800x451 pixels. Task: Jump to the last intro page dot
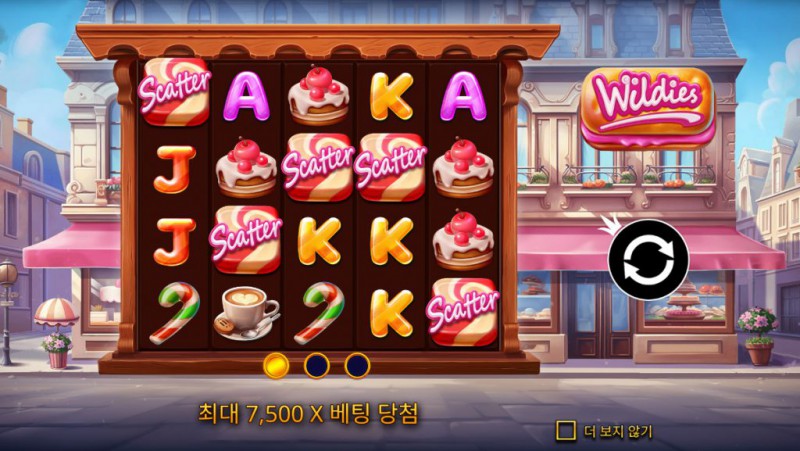pyautogui.click(x=357, y=365)
